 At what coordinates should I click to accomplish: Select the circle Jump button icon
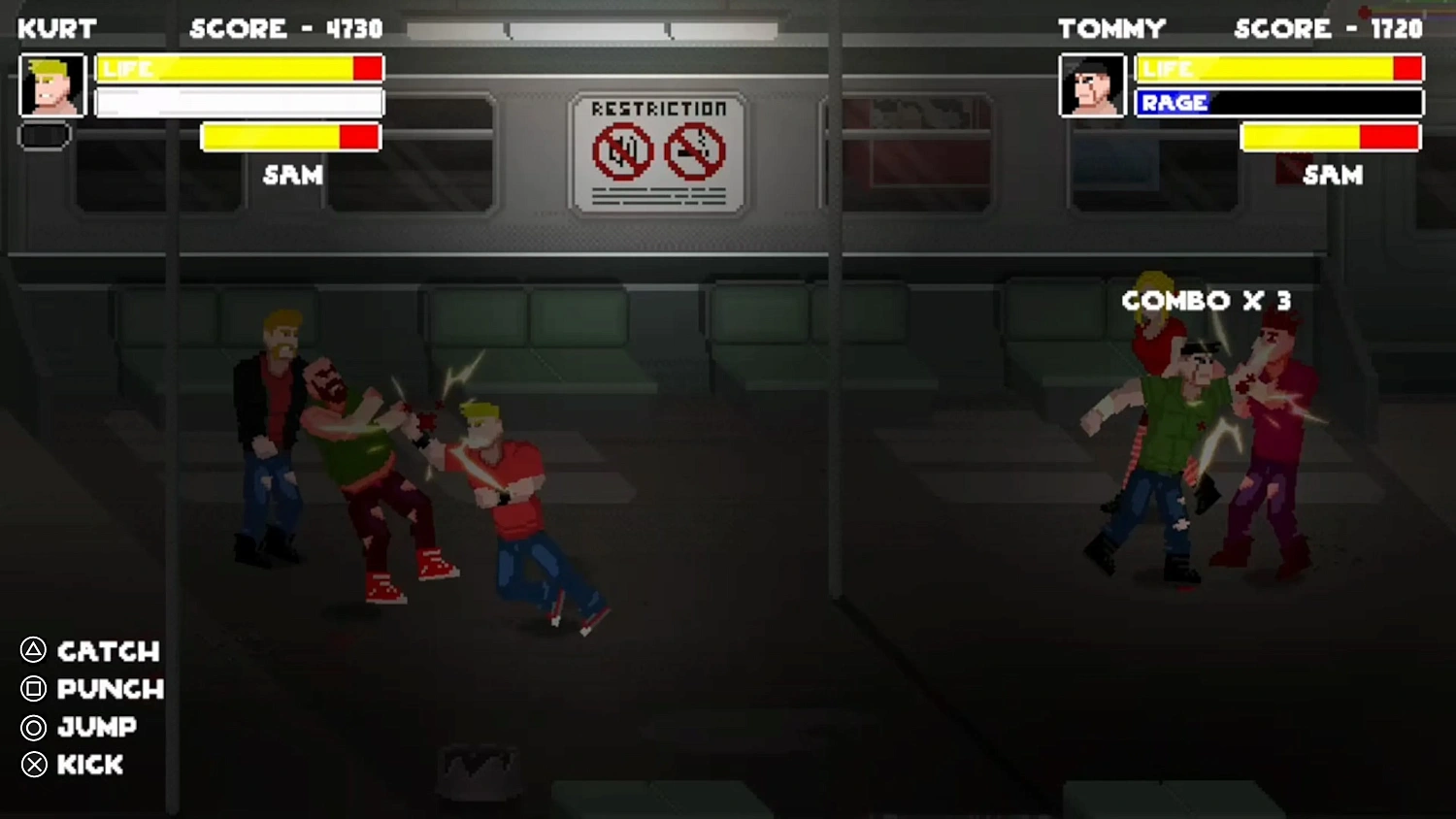coord(32,728)
